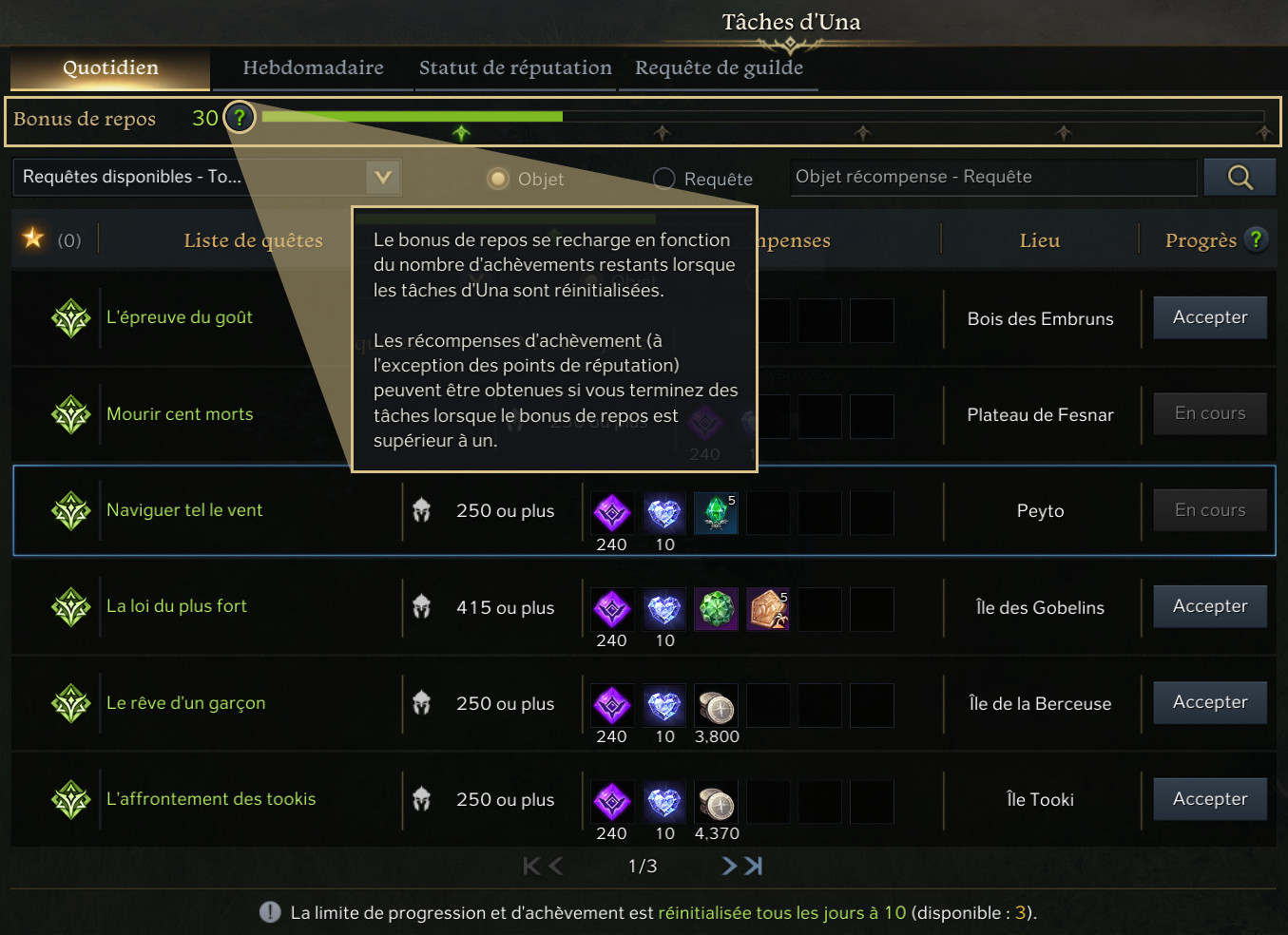Jump to the last quest page

(754, 866)
